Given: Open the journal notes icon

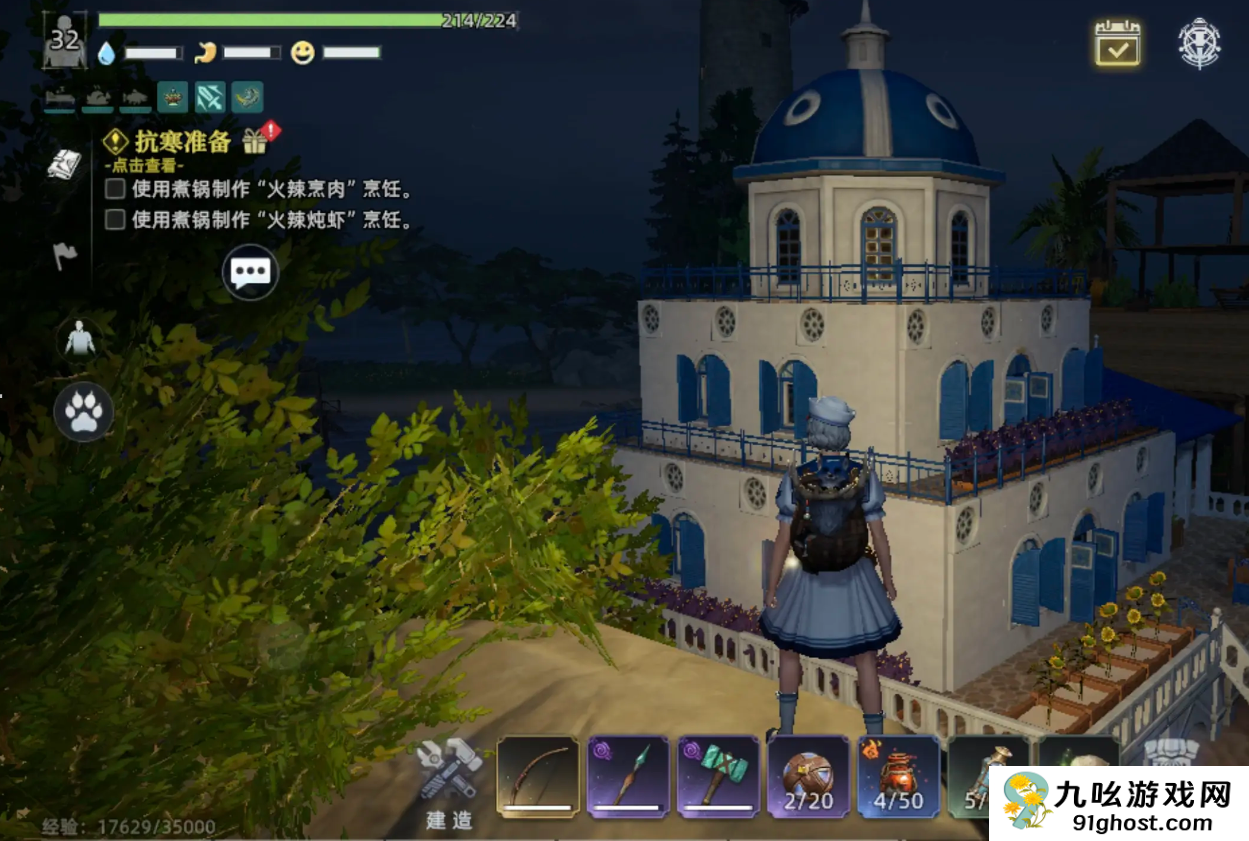Looking at the screenshot, I should coord(65,165).
